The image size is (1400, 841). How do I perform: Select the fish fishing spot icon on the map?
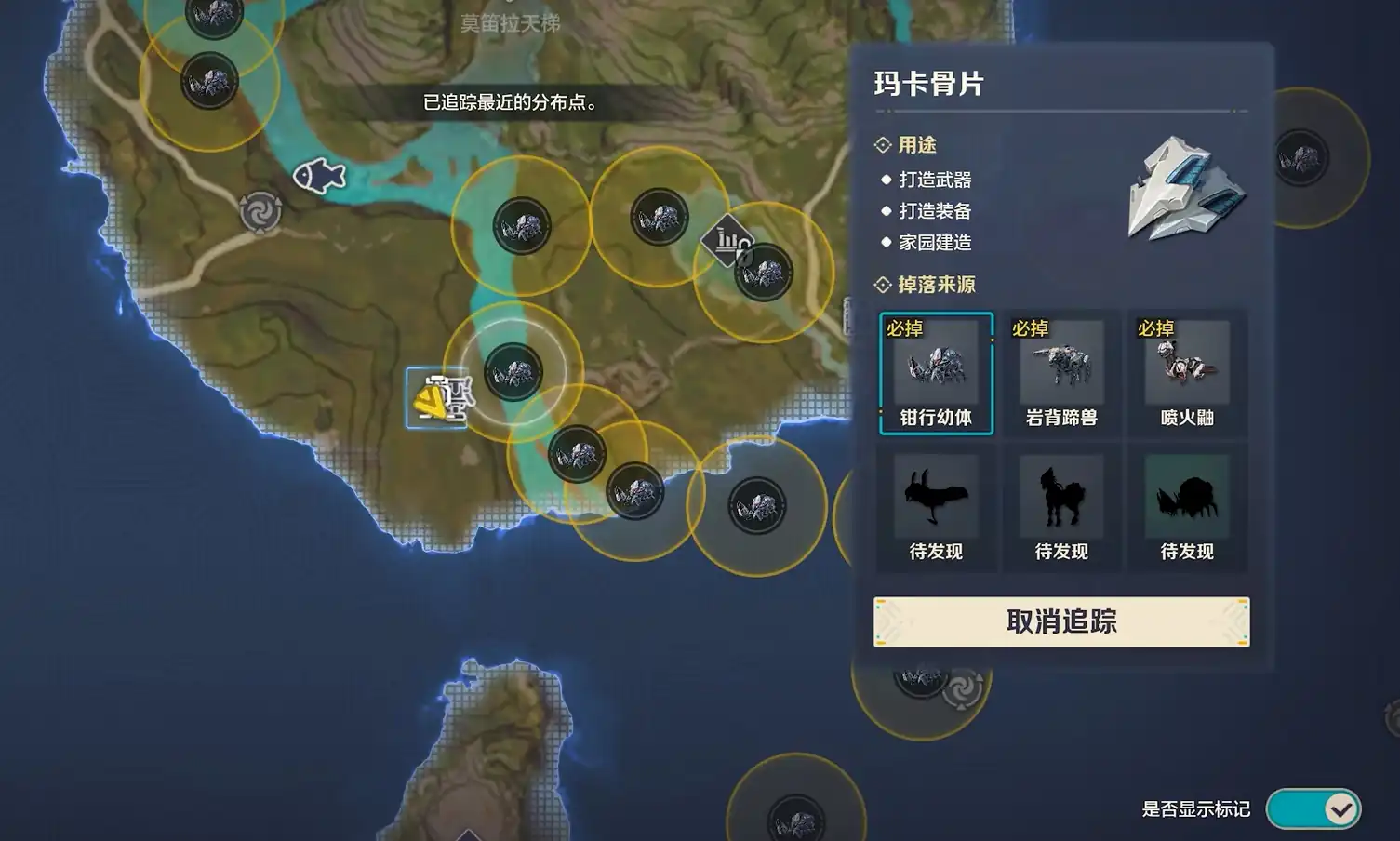pos(321,174)
